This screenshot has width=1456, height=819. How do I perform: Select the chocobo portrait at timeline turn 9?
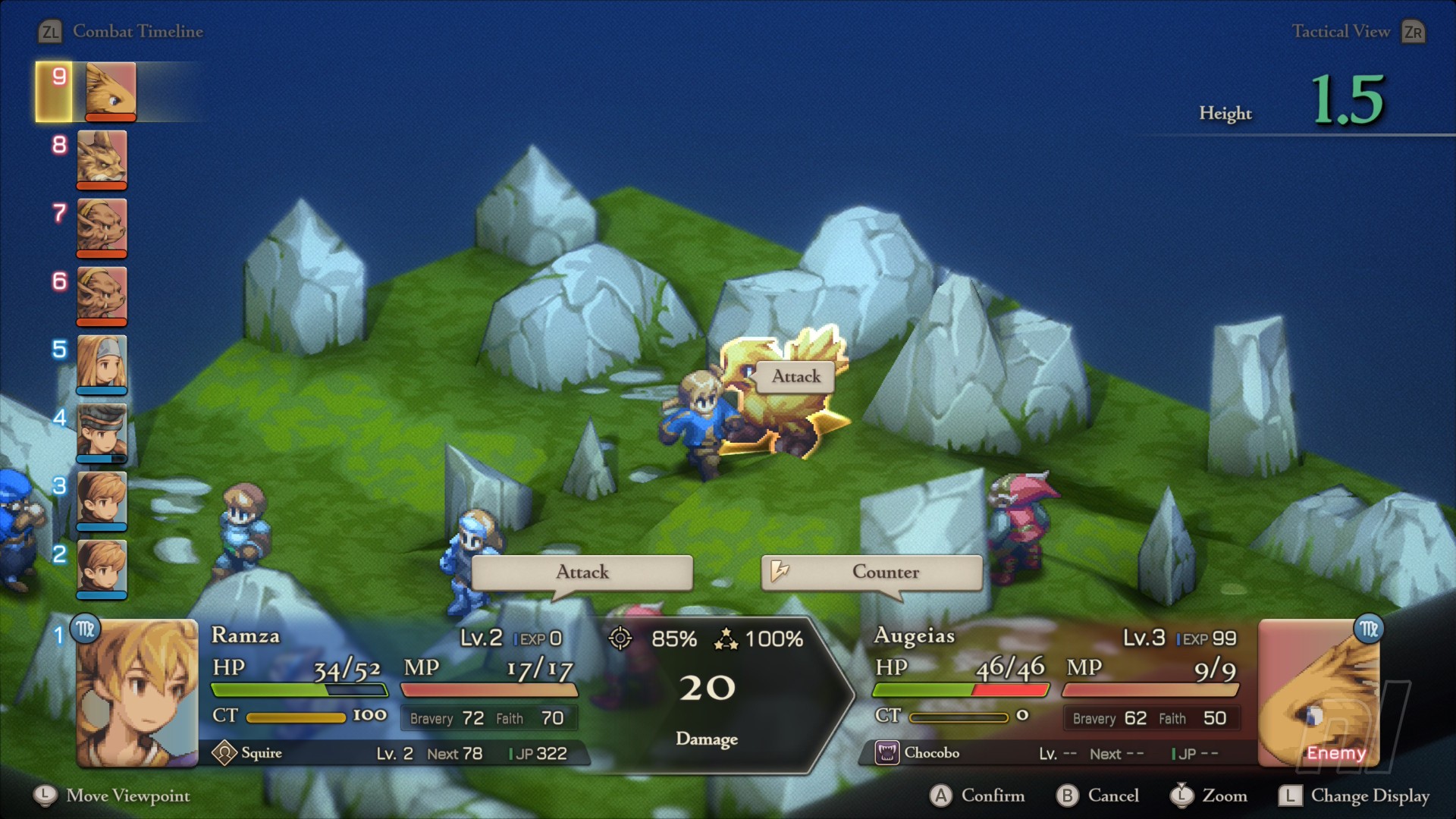(111, 90)
